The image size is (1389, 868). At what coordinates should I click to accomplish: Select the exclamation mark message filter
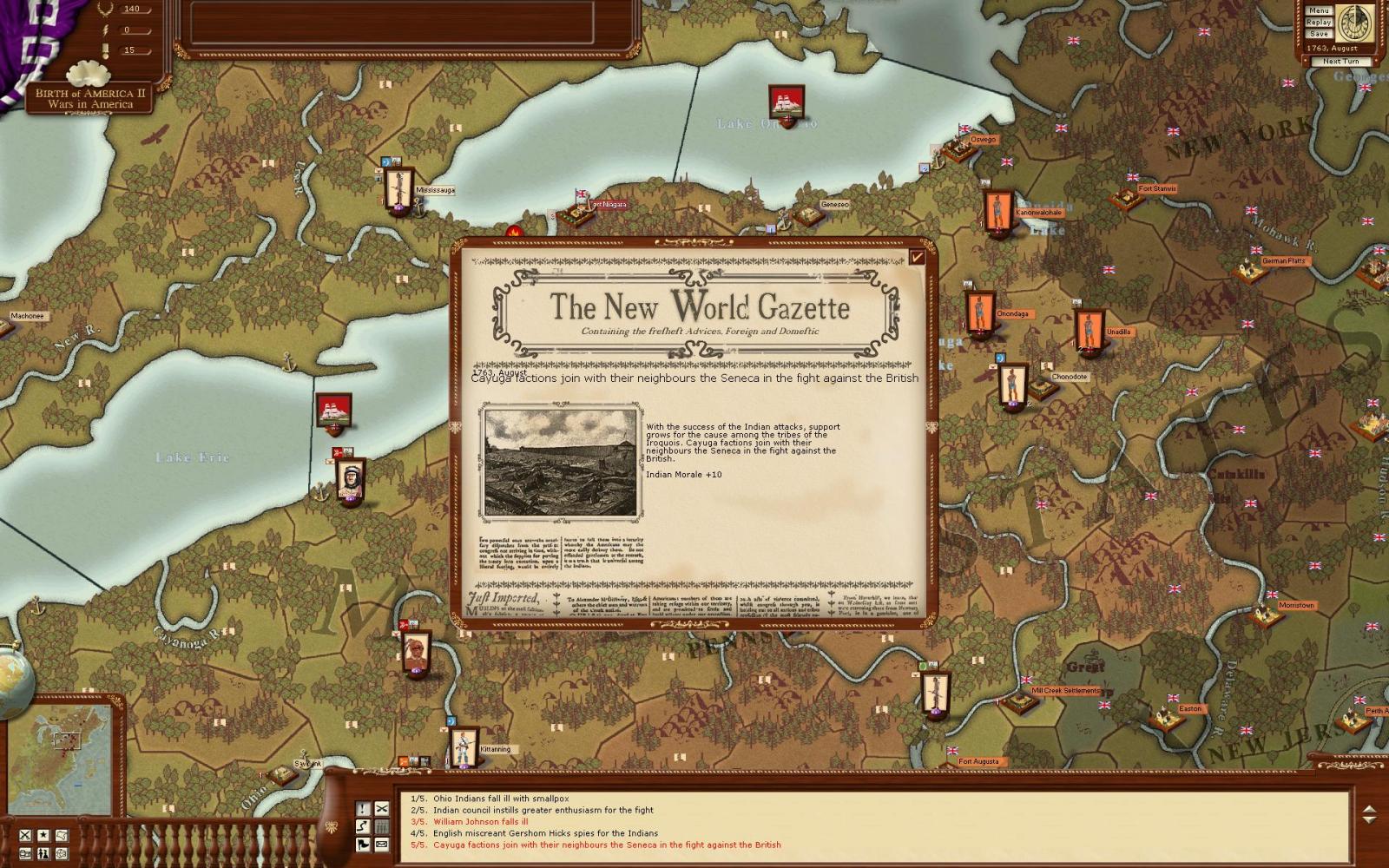pos(363,808)
